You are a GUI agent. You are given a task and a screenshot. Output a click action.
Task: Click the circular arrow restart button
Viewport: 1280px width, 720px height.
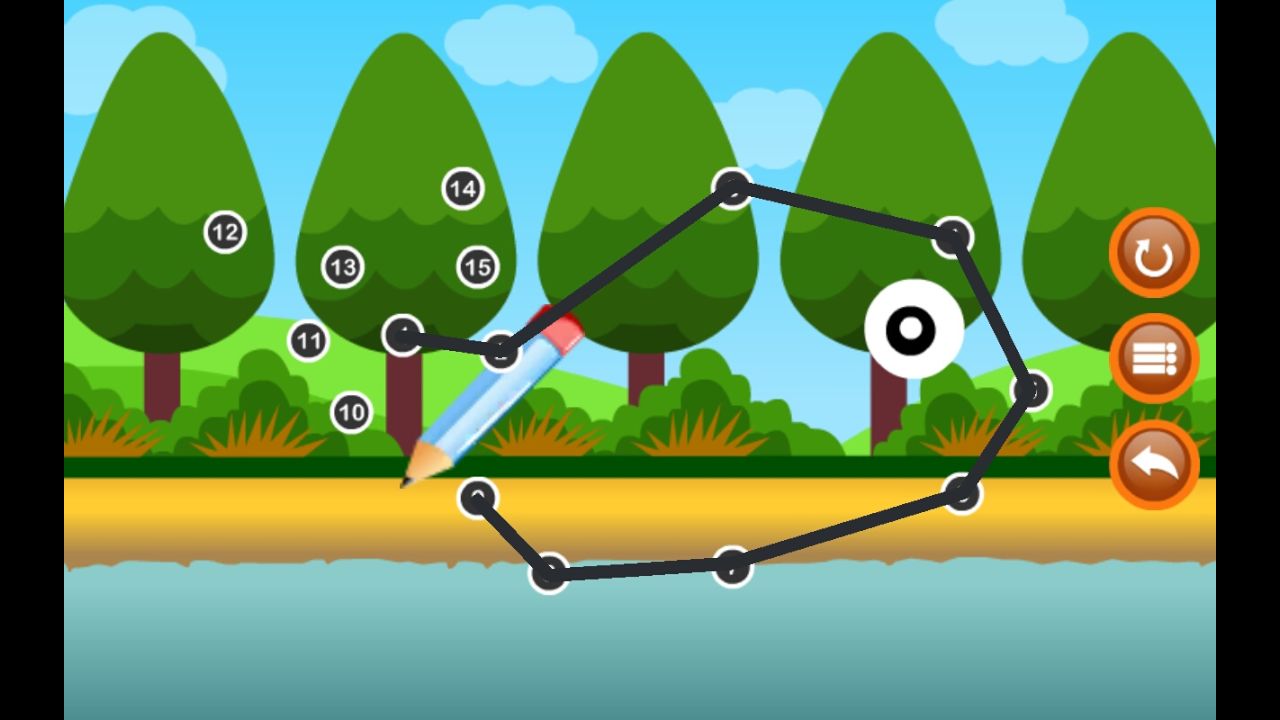(x=1153, y=253)
